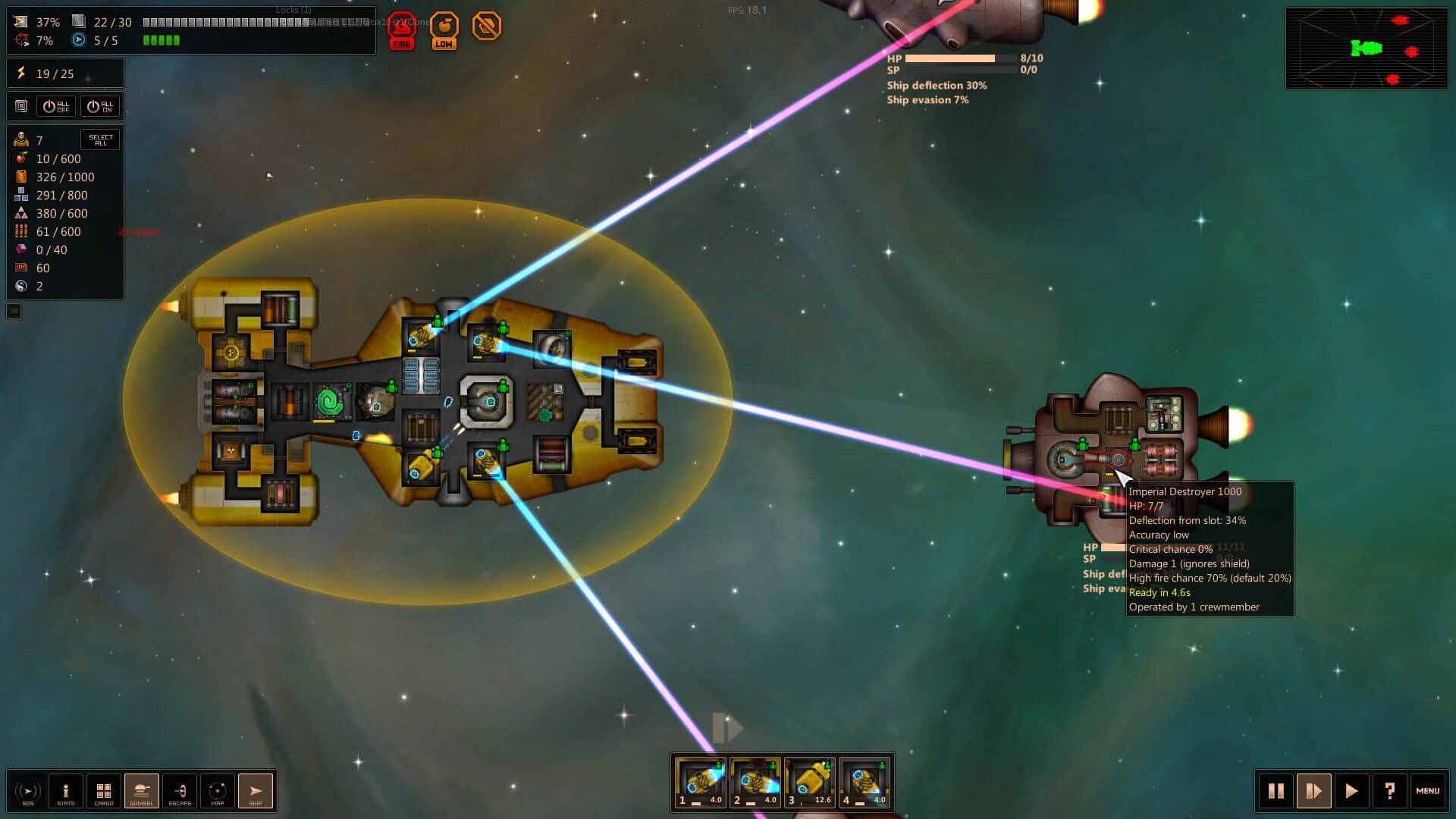
Task: Click the ESCAPE pod icon
Action: [180, 791]
